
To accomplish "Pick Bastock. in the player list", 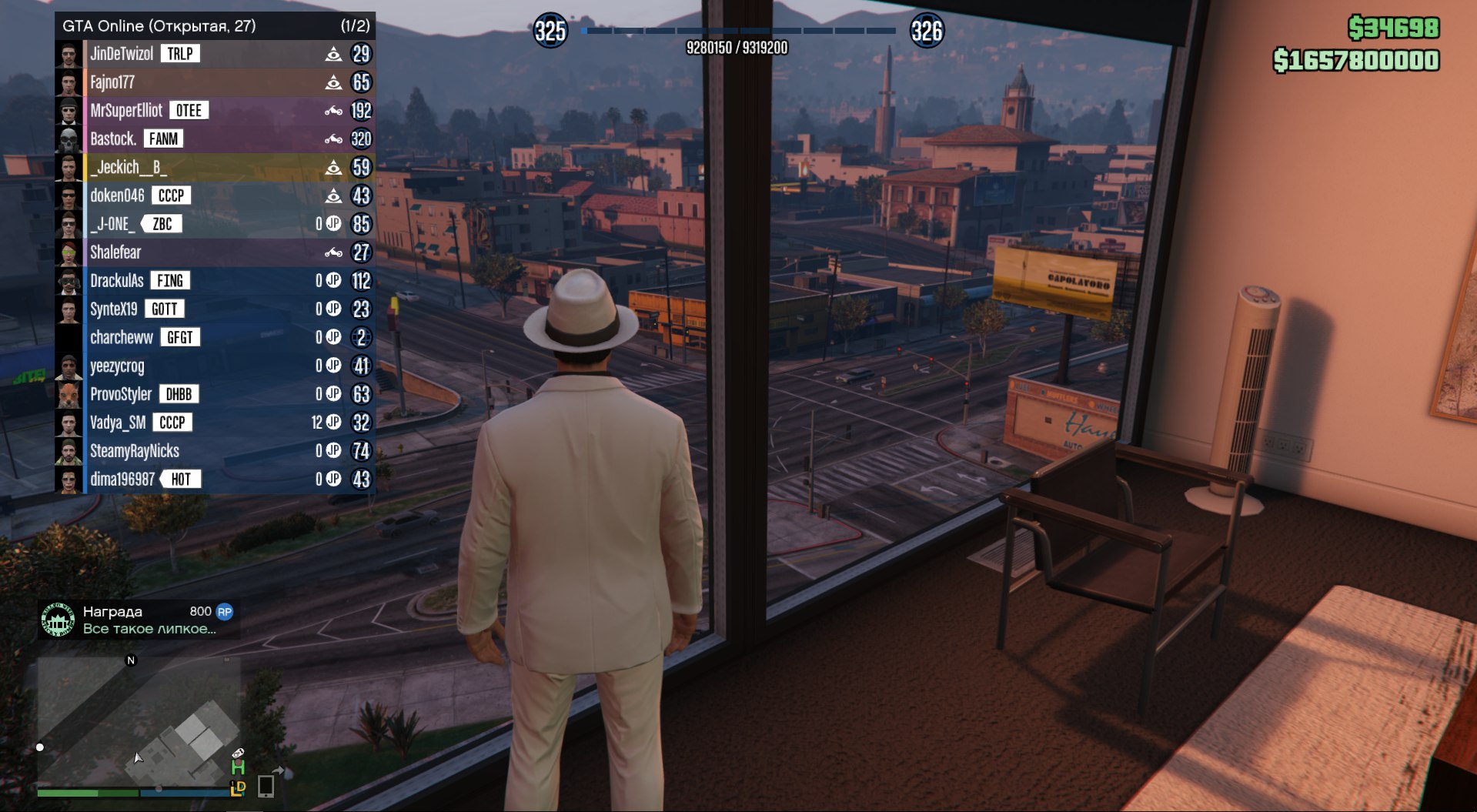I will (113, 139).
